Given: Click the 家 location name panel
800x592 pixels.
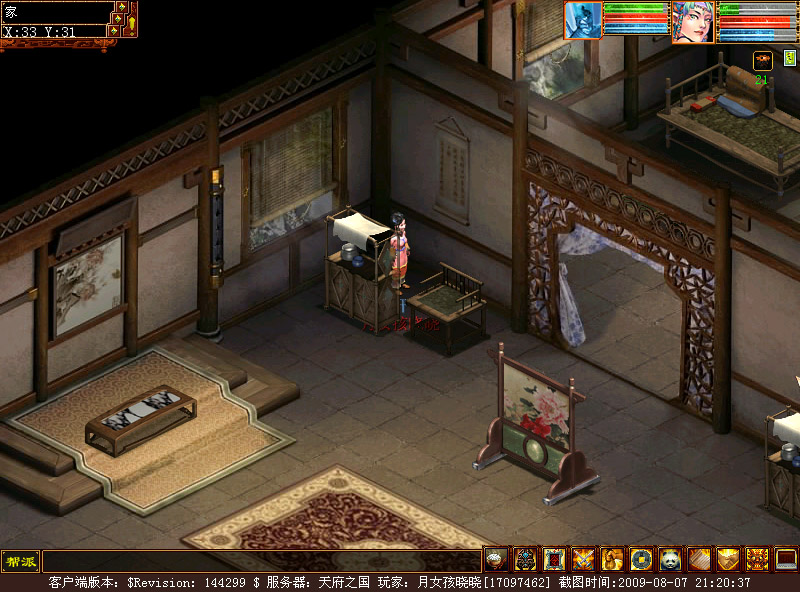Looking at the screenshot, I should point(55,13).
